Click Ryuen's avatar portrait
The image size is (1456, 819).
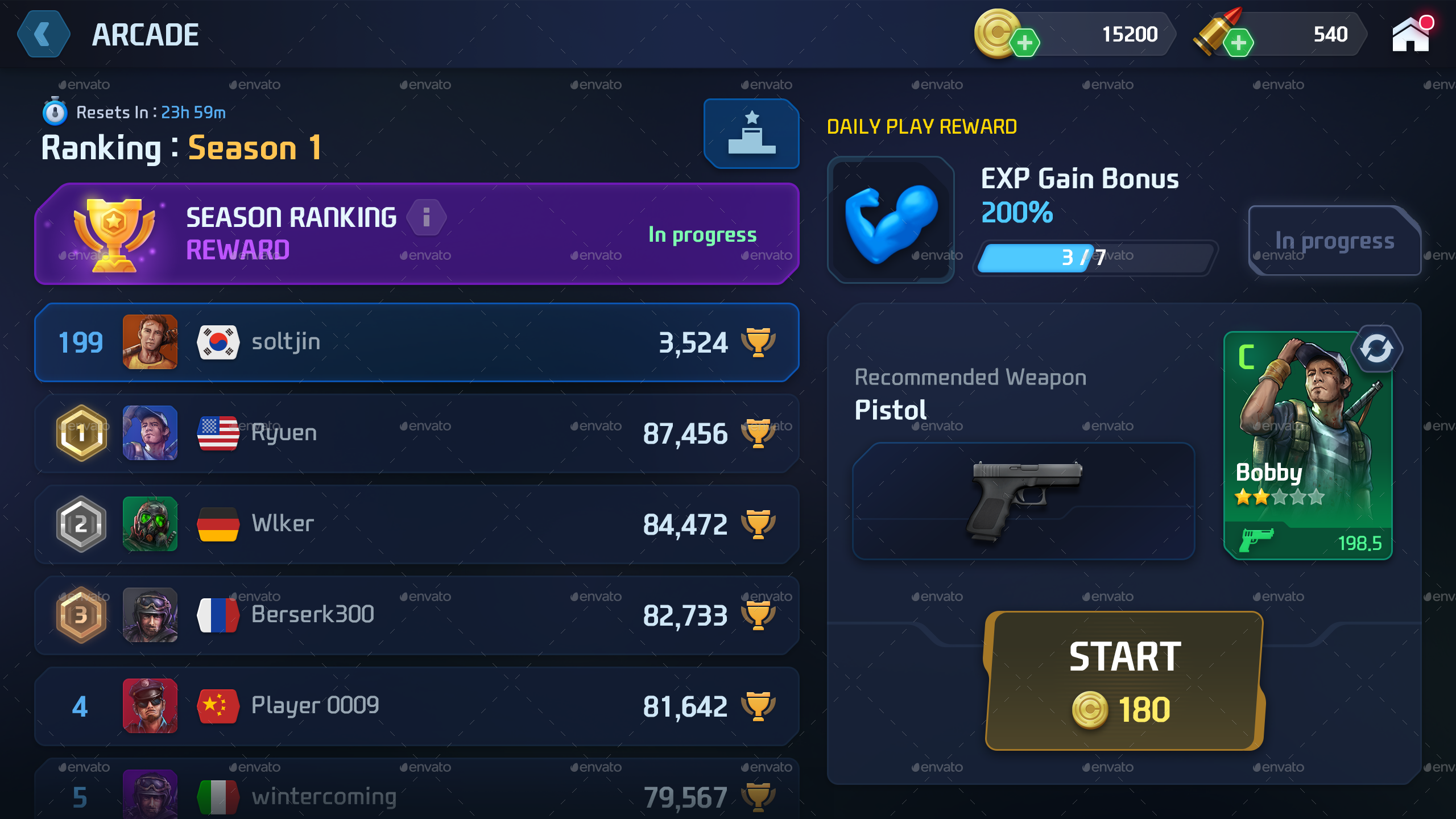click(150, 433)
